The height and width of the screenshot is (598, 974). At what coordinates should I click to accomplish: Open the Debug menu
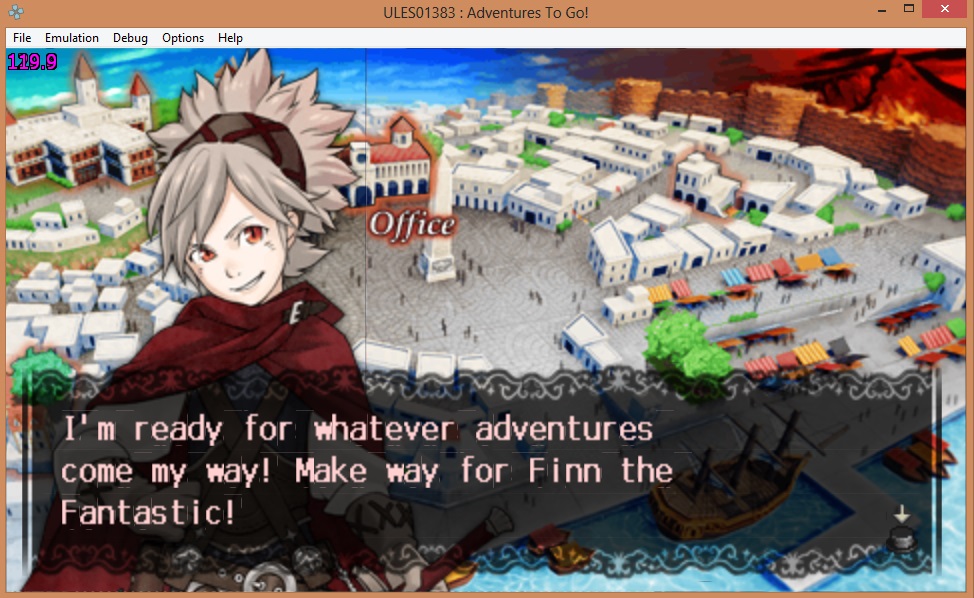point(130,38)
